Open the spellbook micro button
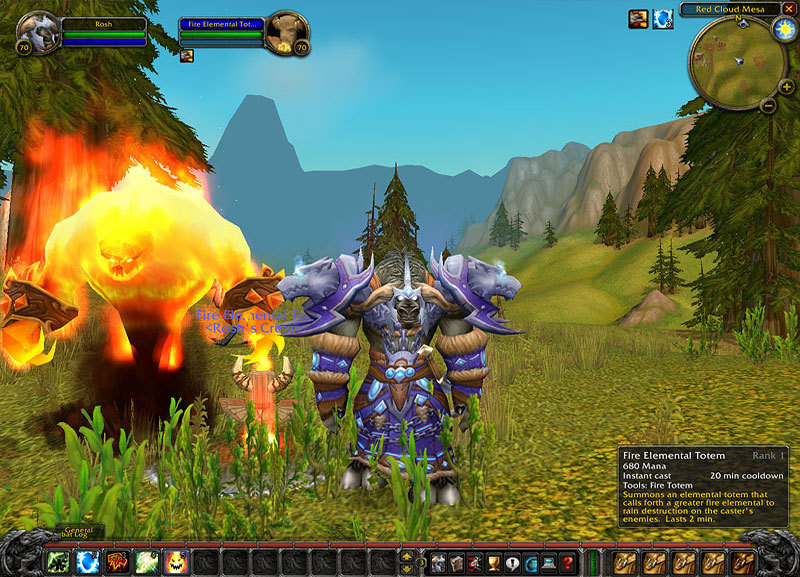Screen dimensions: 800x577 457,562
